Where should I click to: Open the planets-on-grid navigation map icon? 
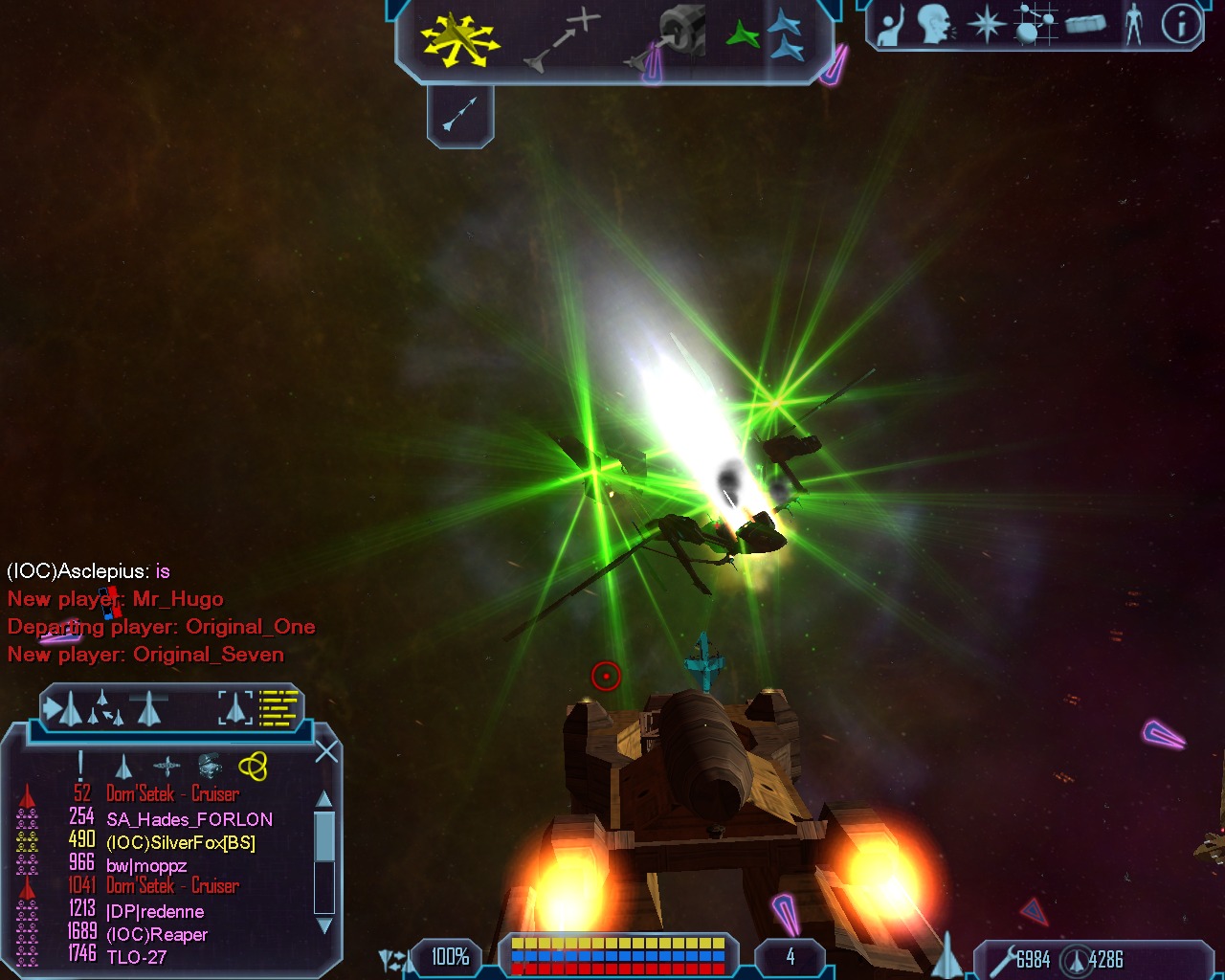[x=1036, y=25]
